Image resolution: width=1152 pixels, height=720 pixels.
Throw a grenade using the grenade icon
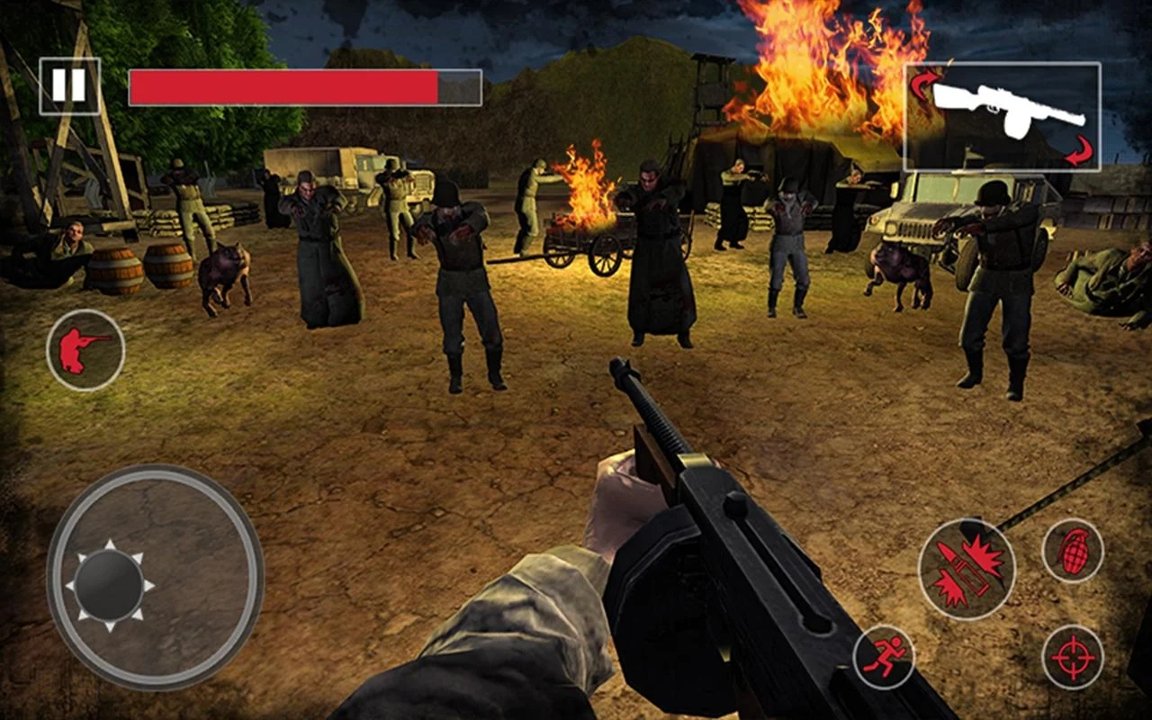[x=1072, y=551]
